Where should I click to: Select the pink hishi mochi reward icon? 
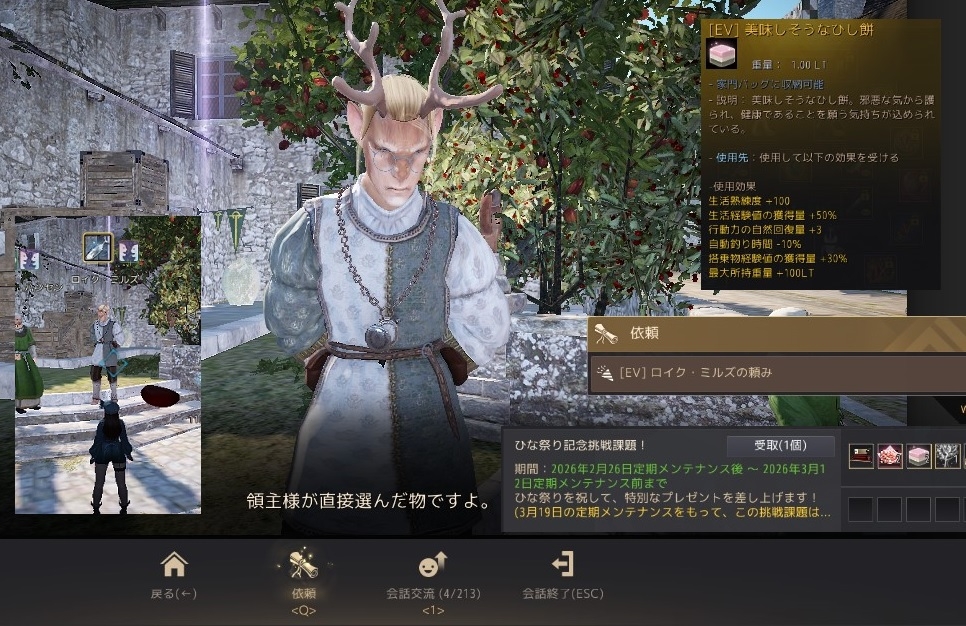pos(919,456)
